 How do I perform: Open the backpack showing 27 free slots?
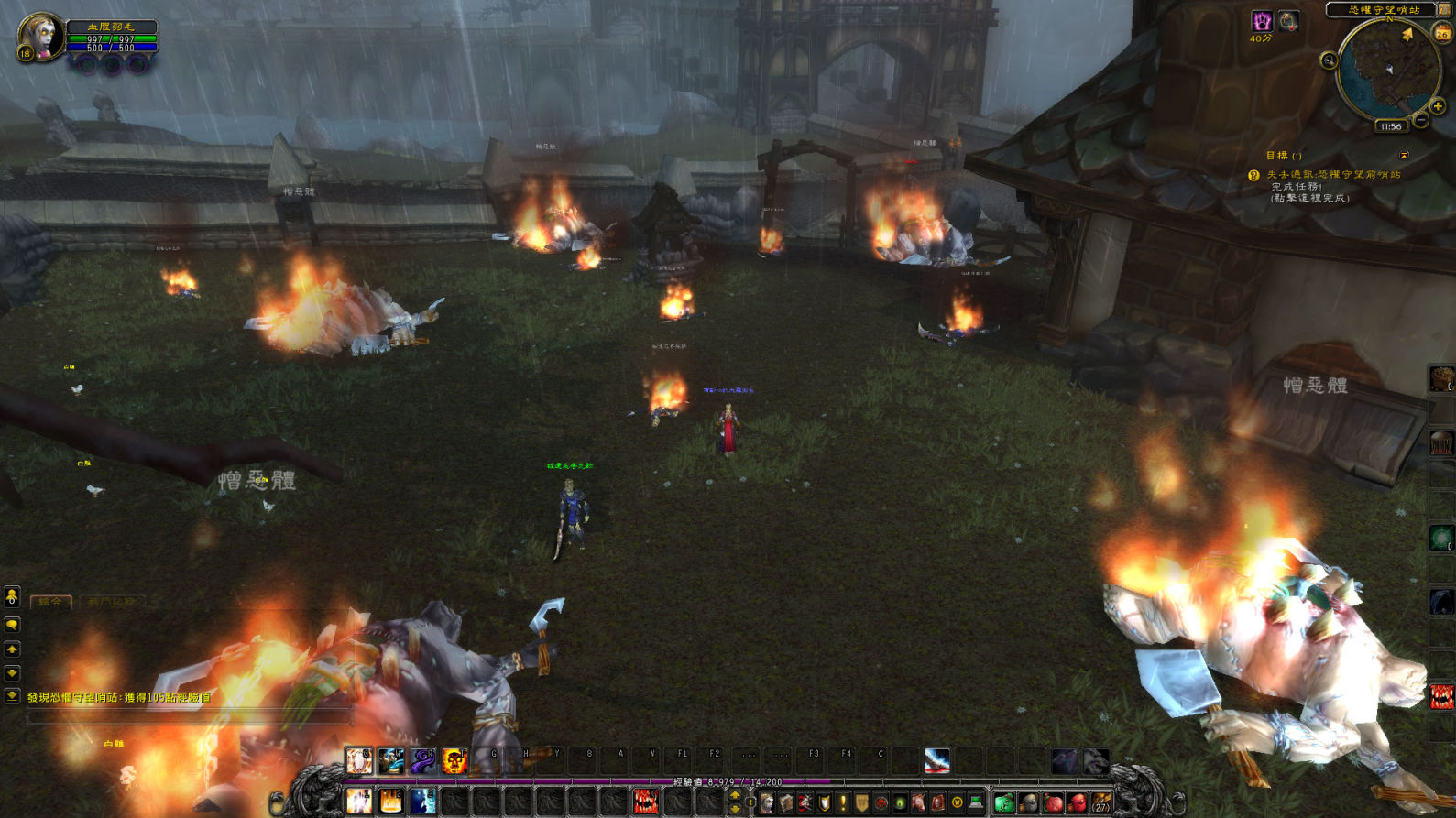point(1101,803)
